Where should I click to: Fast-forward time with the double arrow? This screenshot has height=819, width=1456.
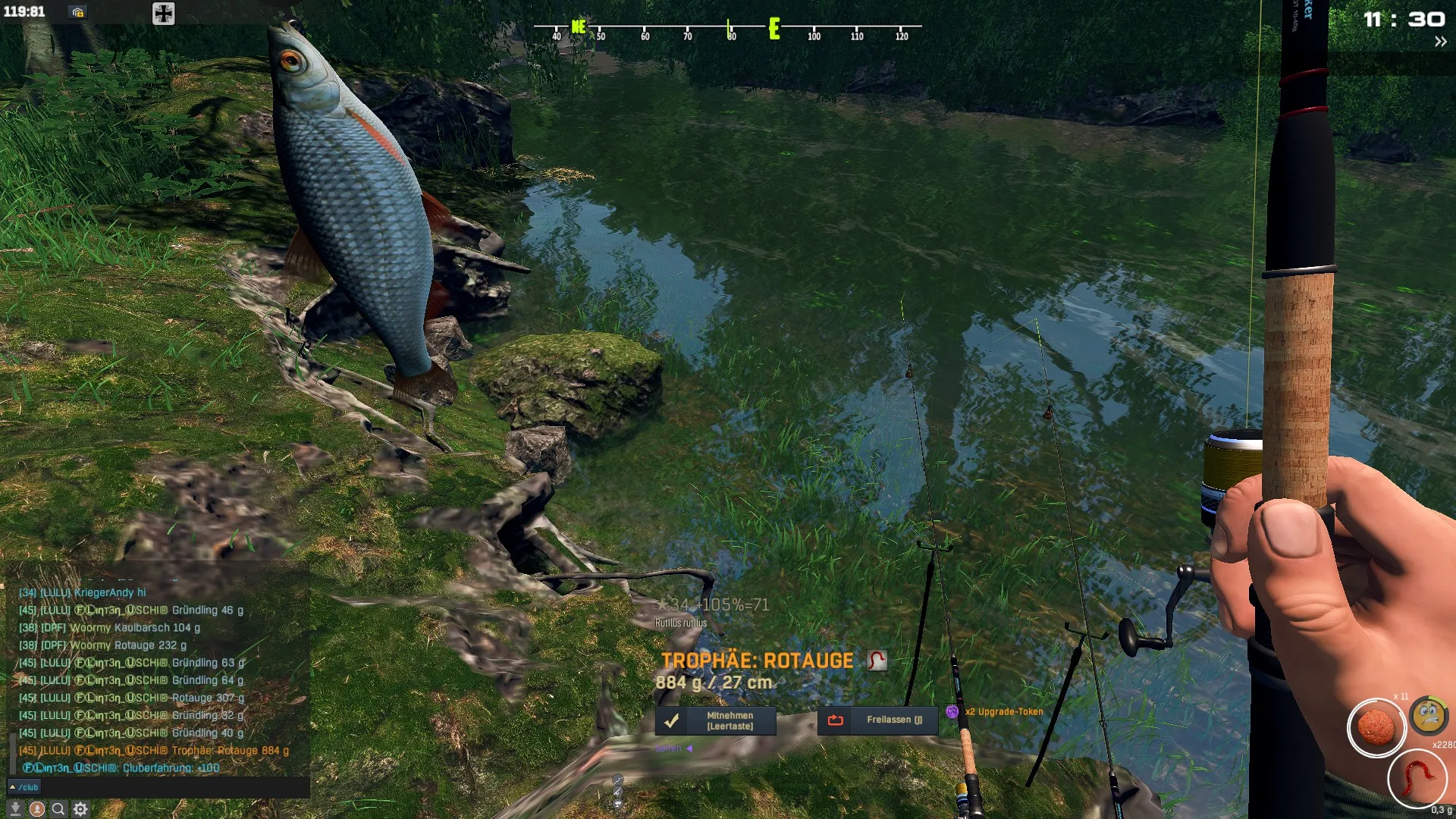point(1440,42)
